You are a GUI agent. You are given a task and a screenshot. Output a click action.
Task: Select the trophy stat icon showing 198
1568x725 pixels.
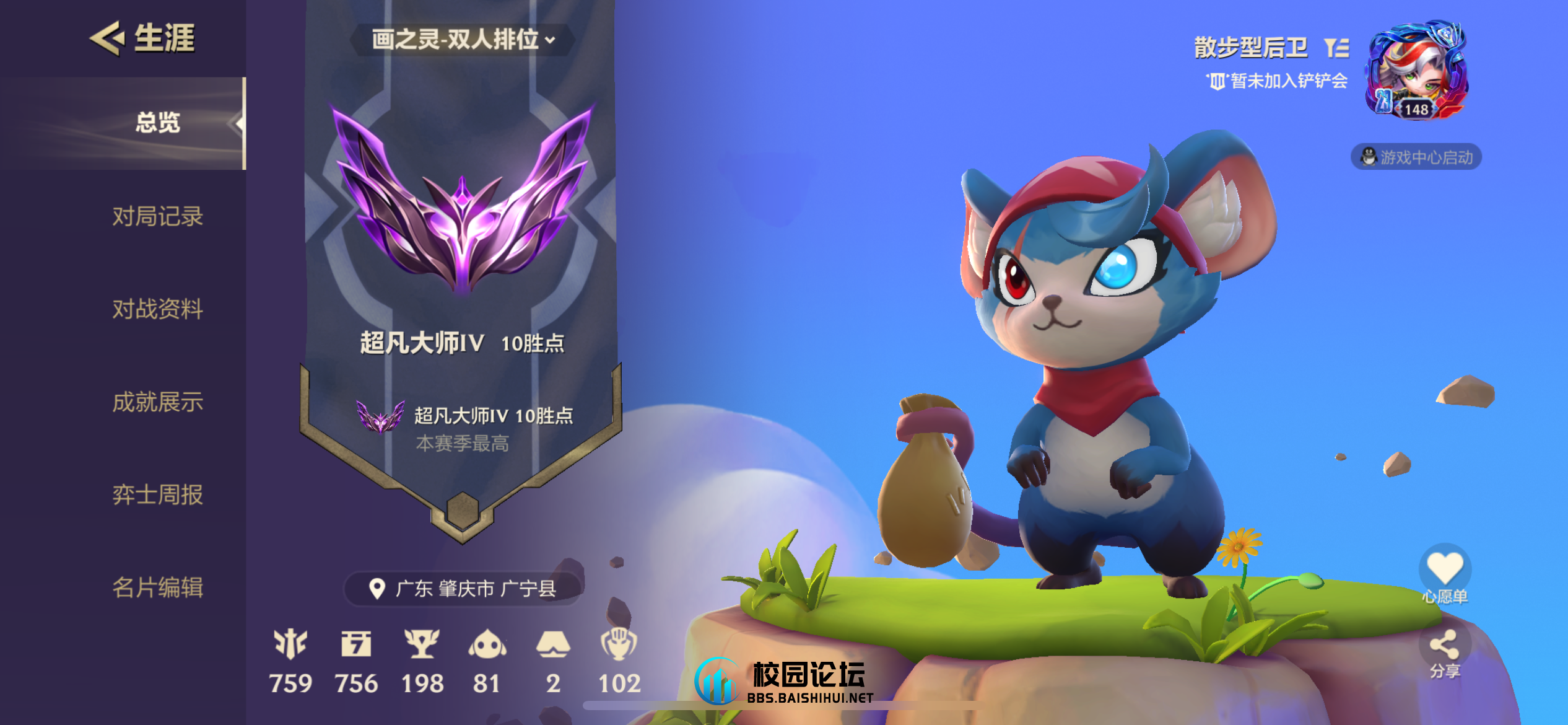pyautogui.click(x=422, y=644)
